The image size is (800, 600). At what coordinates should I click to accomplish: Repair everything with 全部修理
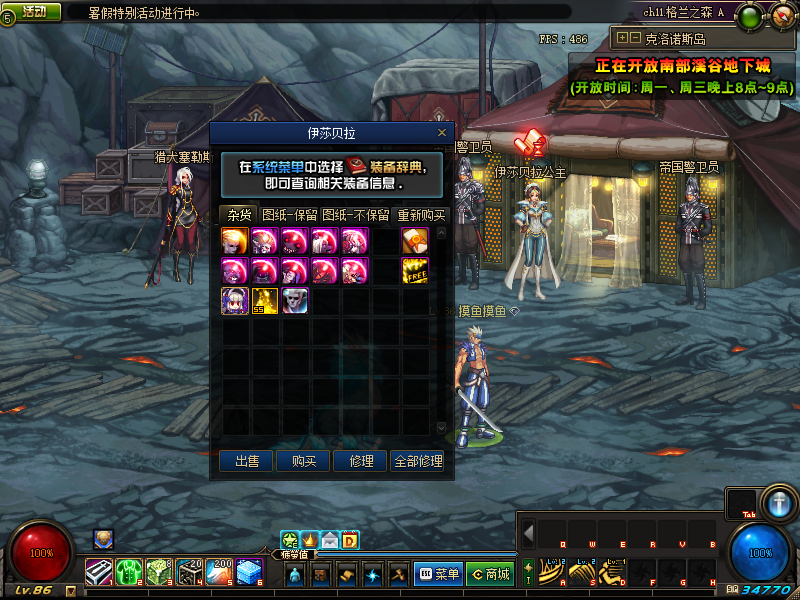[418, 461]
